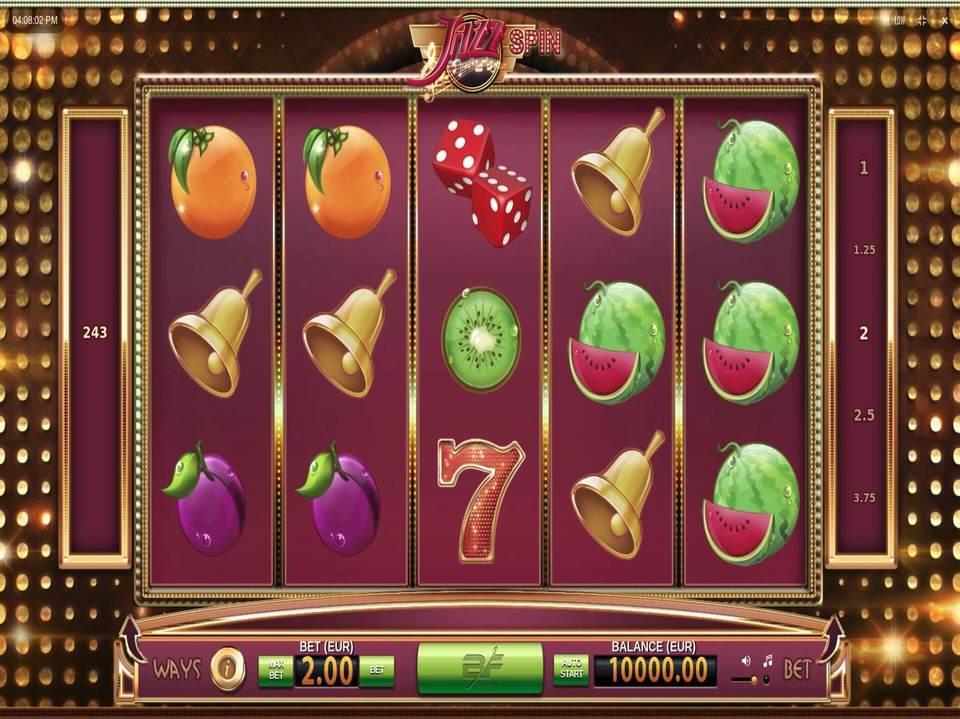Select the 3.75 bet multiplier
The height and width of the screenshot is (719, 960).
pyautogui.click(x=864, y=497)
